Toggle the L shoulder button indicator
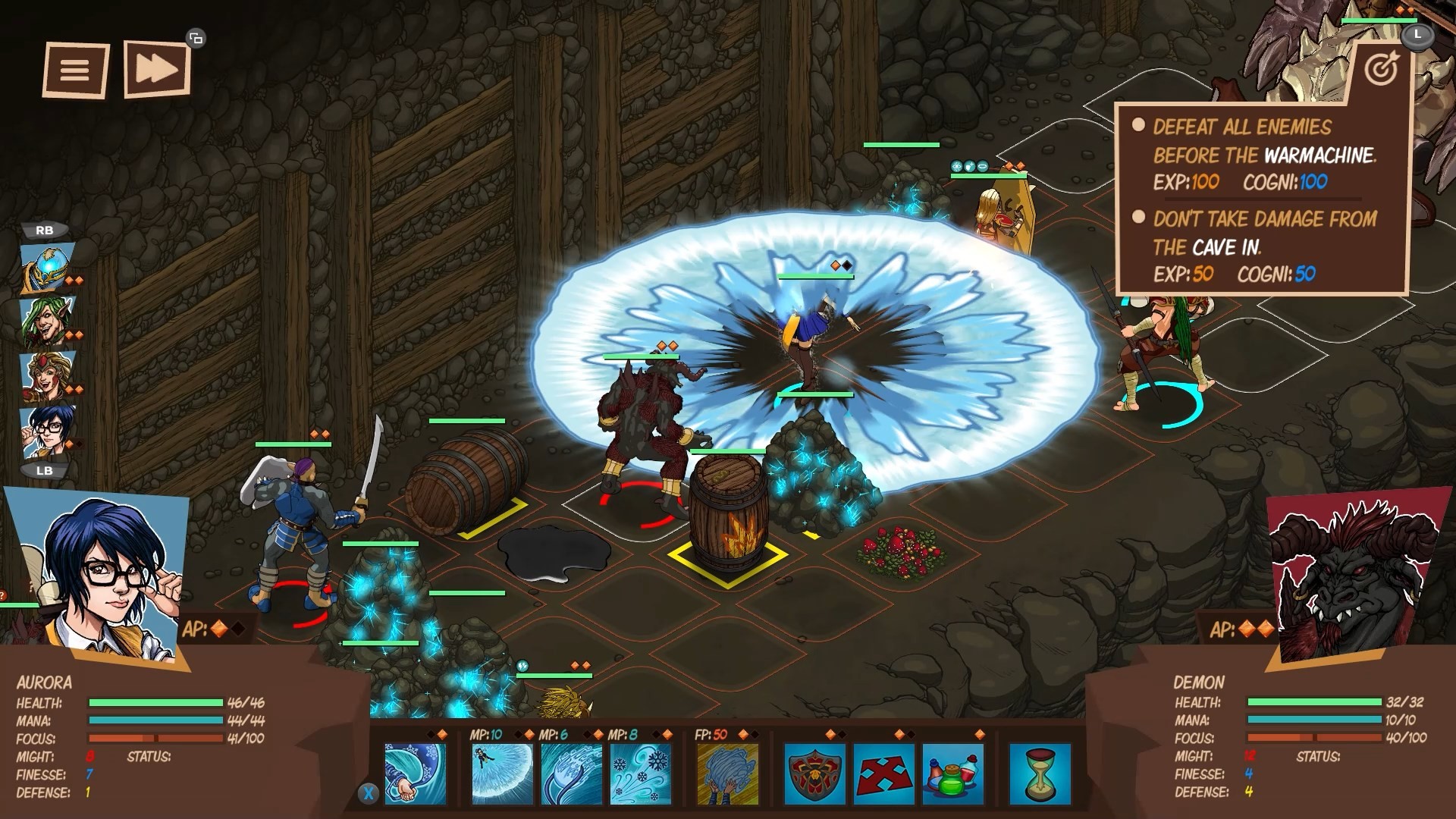This screenshot has height=819, width=1456. tap(1417, 33)
